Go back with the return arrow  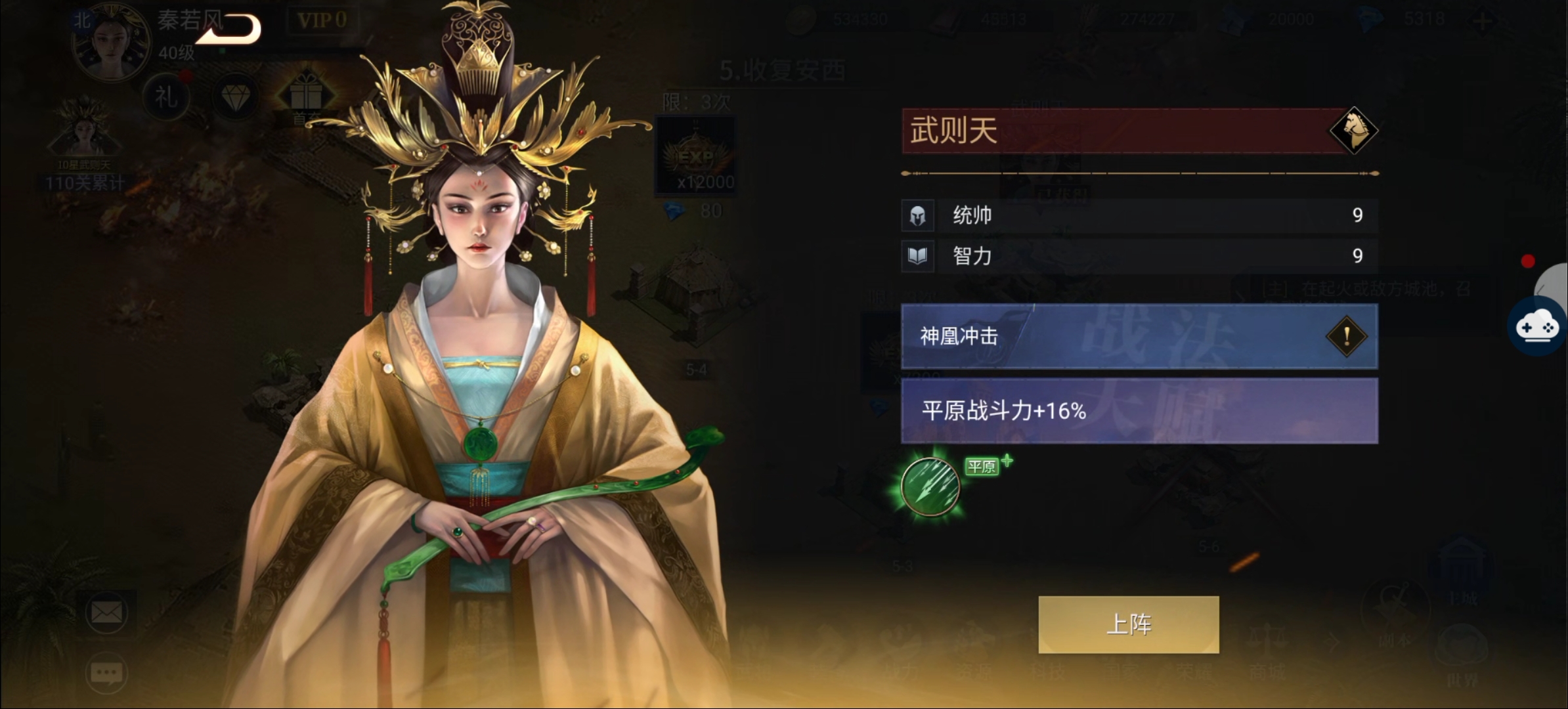(x=229, y=29)
